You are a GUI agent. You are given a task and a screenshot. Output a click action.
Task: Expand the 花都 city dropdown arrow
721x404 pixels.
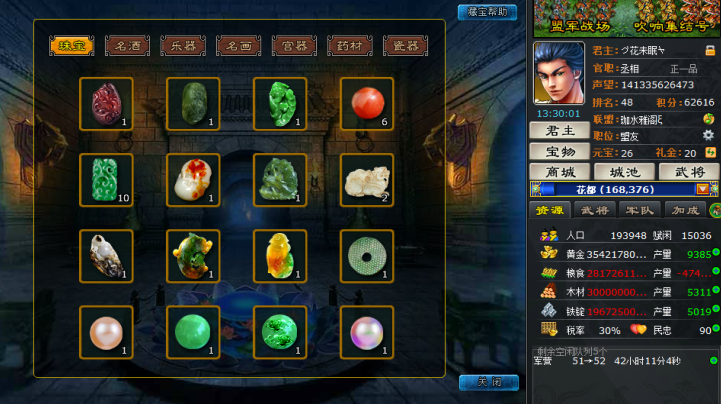(702, 189)
